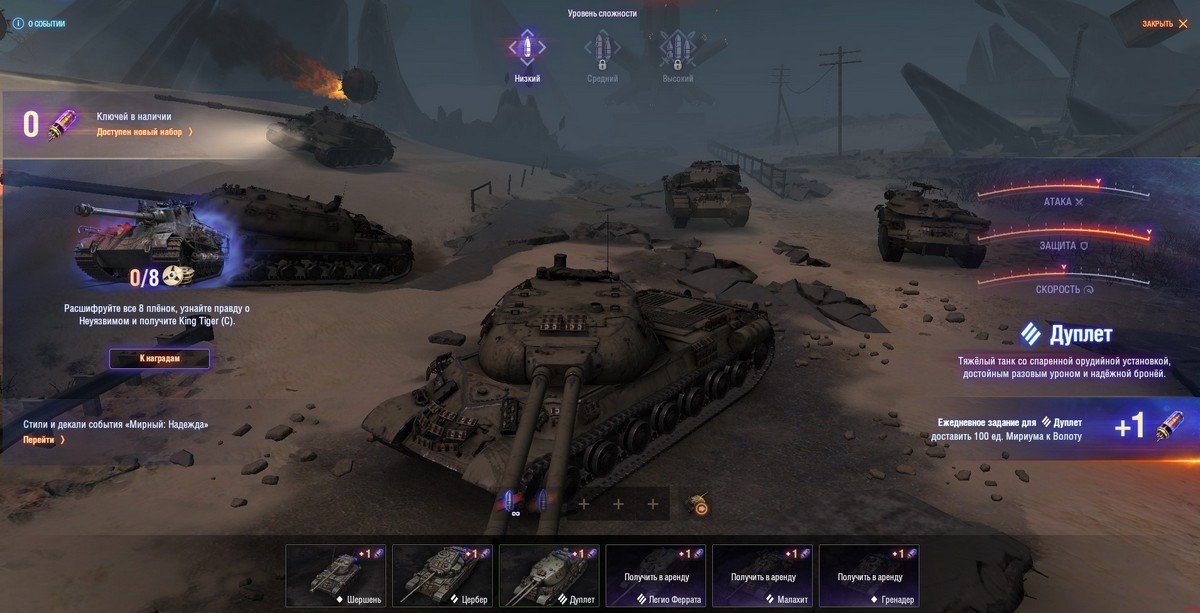The image size is (1200, 613).
Task: Open the Доступен новый набор link
Action: 145,131
